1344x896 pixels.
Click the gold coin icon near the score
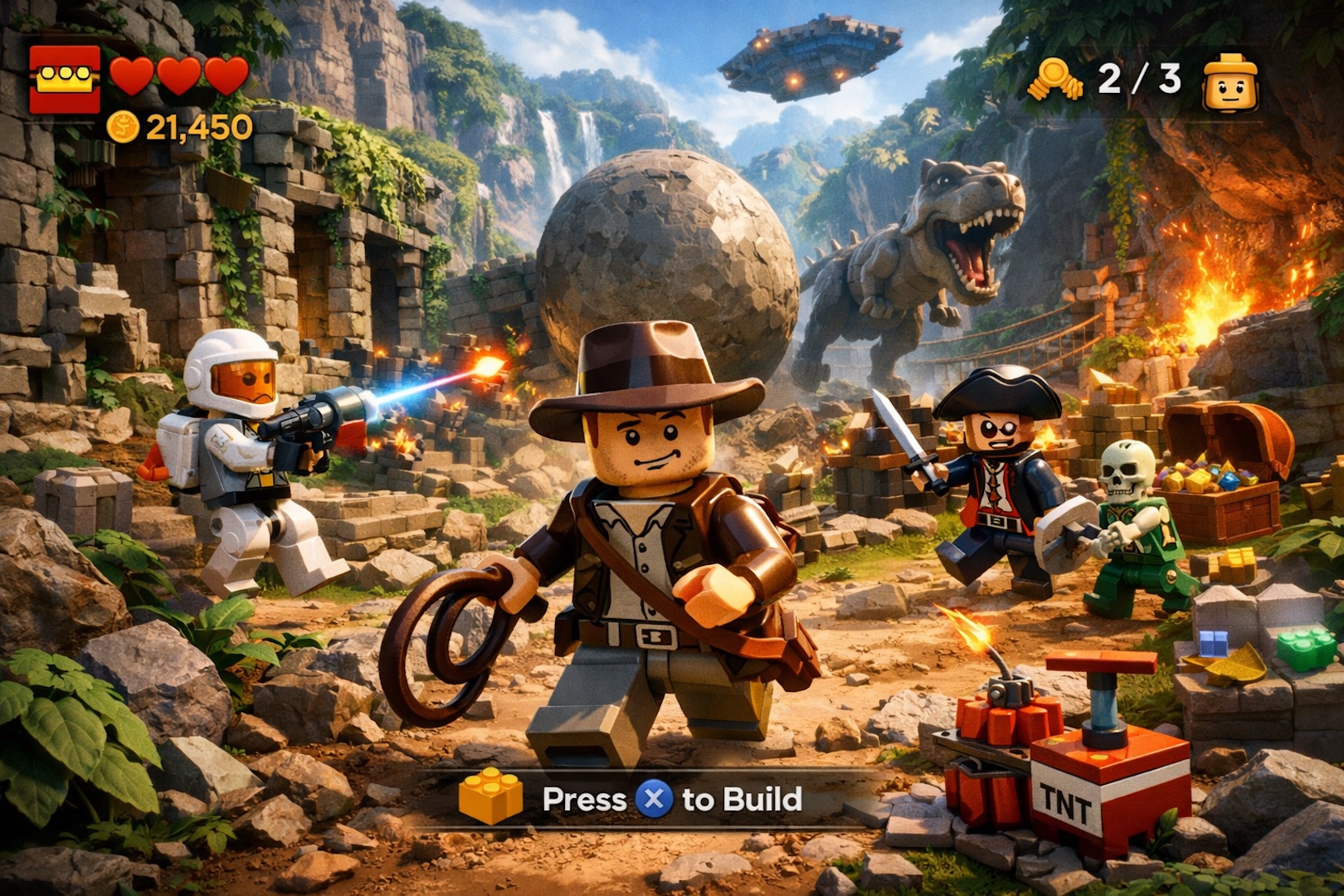tap(123, 126)
